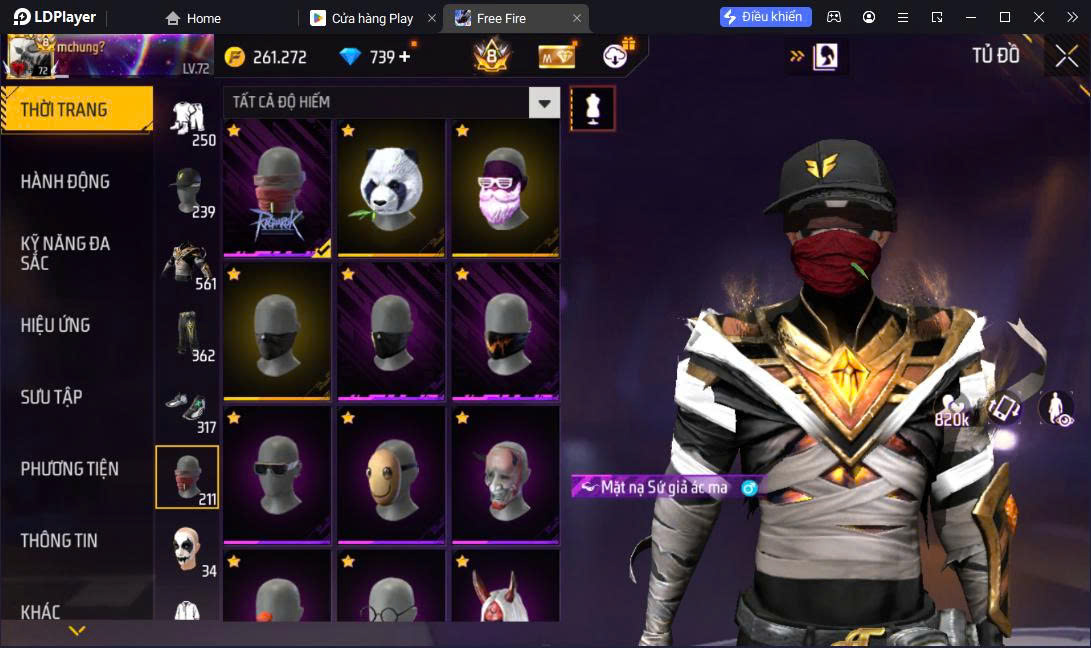
Task: Open the SƯU TẬP section
Action: [x=52, y=397]
